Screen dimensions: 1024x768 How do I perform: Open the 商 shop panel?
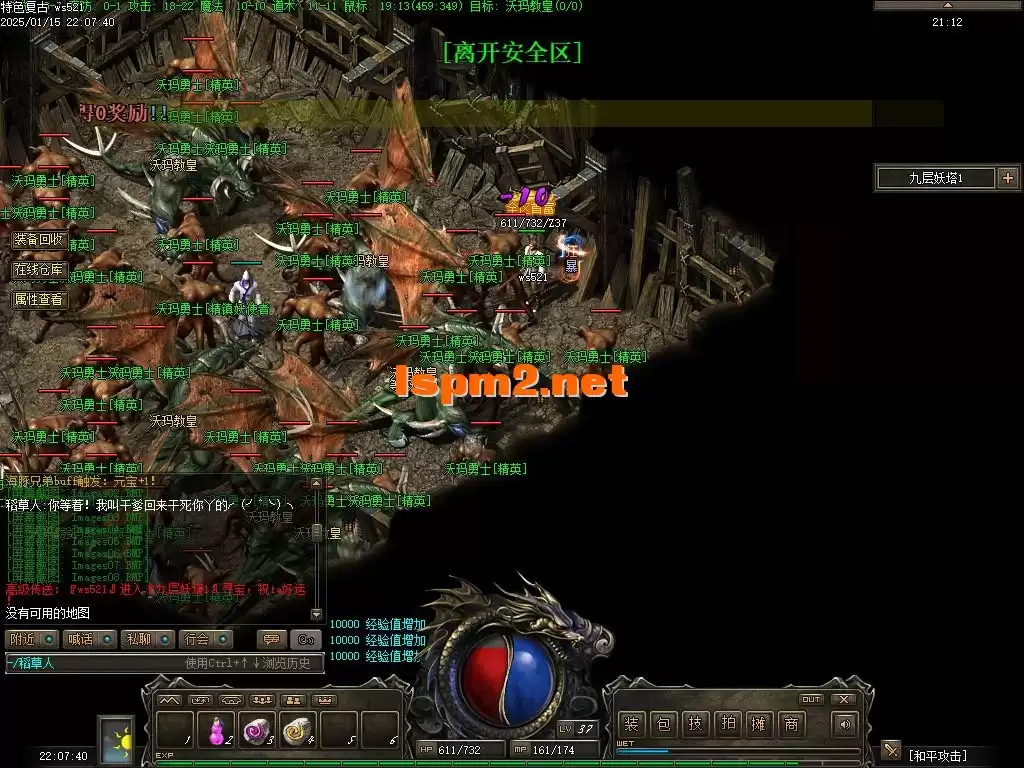(x=791, y=724)
